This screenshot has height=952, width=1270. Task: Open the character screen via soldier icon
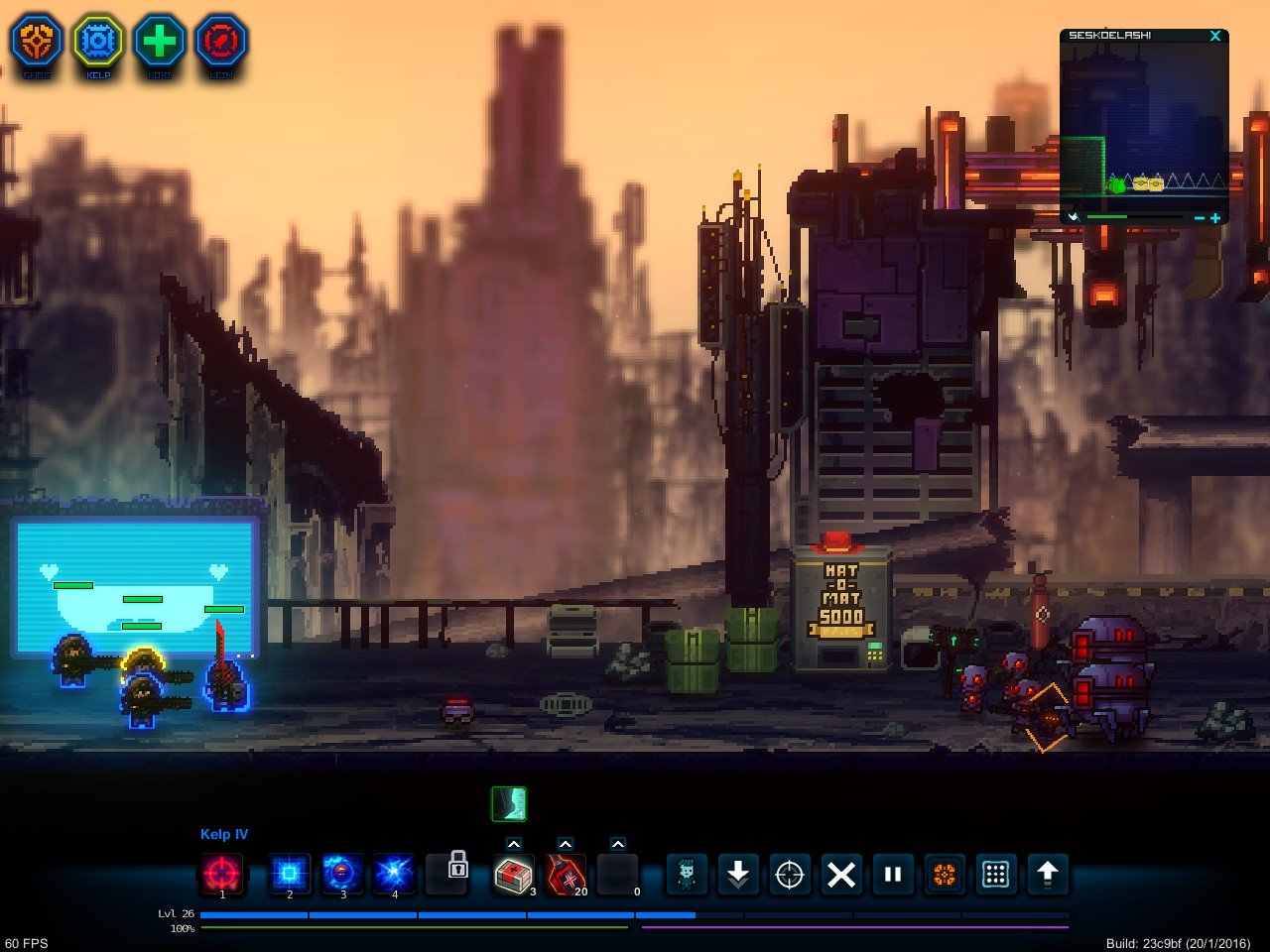[x=686, y=875]
